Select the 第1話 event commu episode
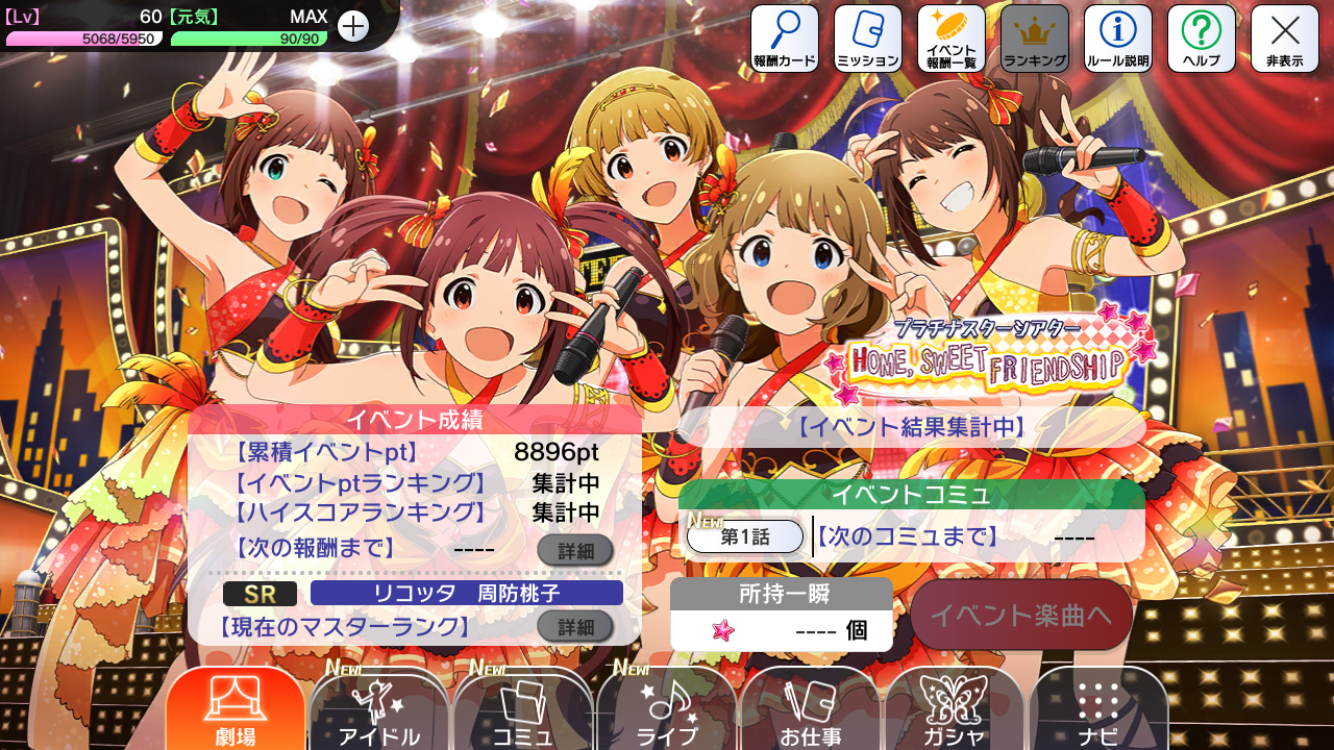The width and height of the screenshot is (1334, 750). tap(745, 537)
